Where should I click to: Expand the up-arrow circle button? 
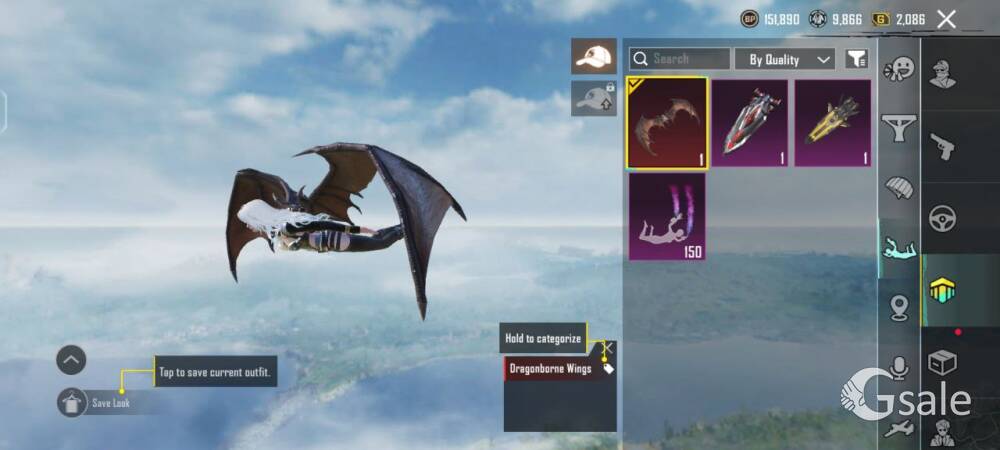point(71,360)
